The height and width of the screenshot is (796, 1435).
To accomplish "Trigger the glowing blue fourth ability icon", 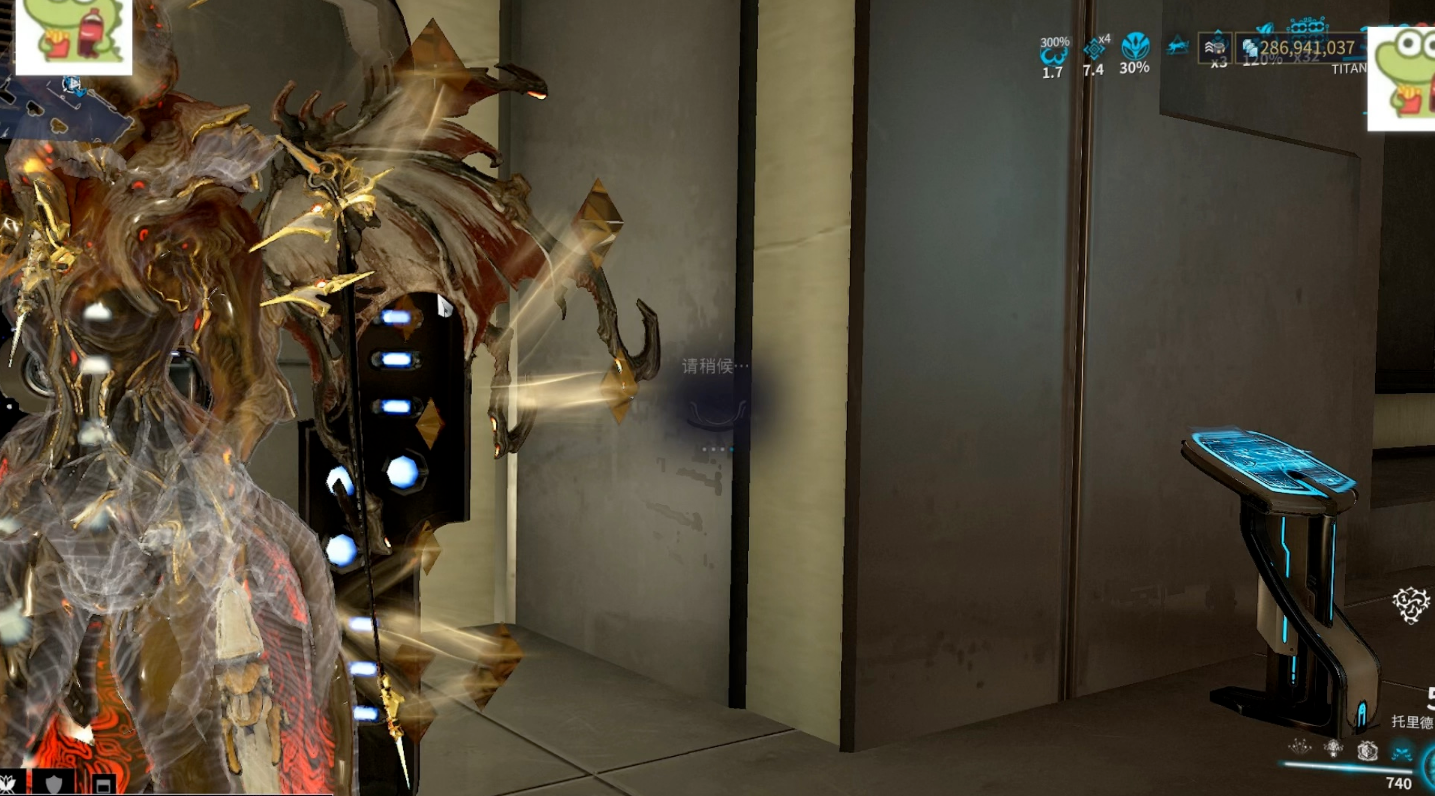I will [x=1402, y=750].
